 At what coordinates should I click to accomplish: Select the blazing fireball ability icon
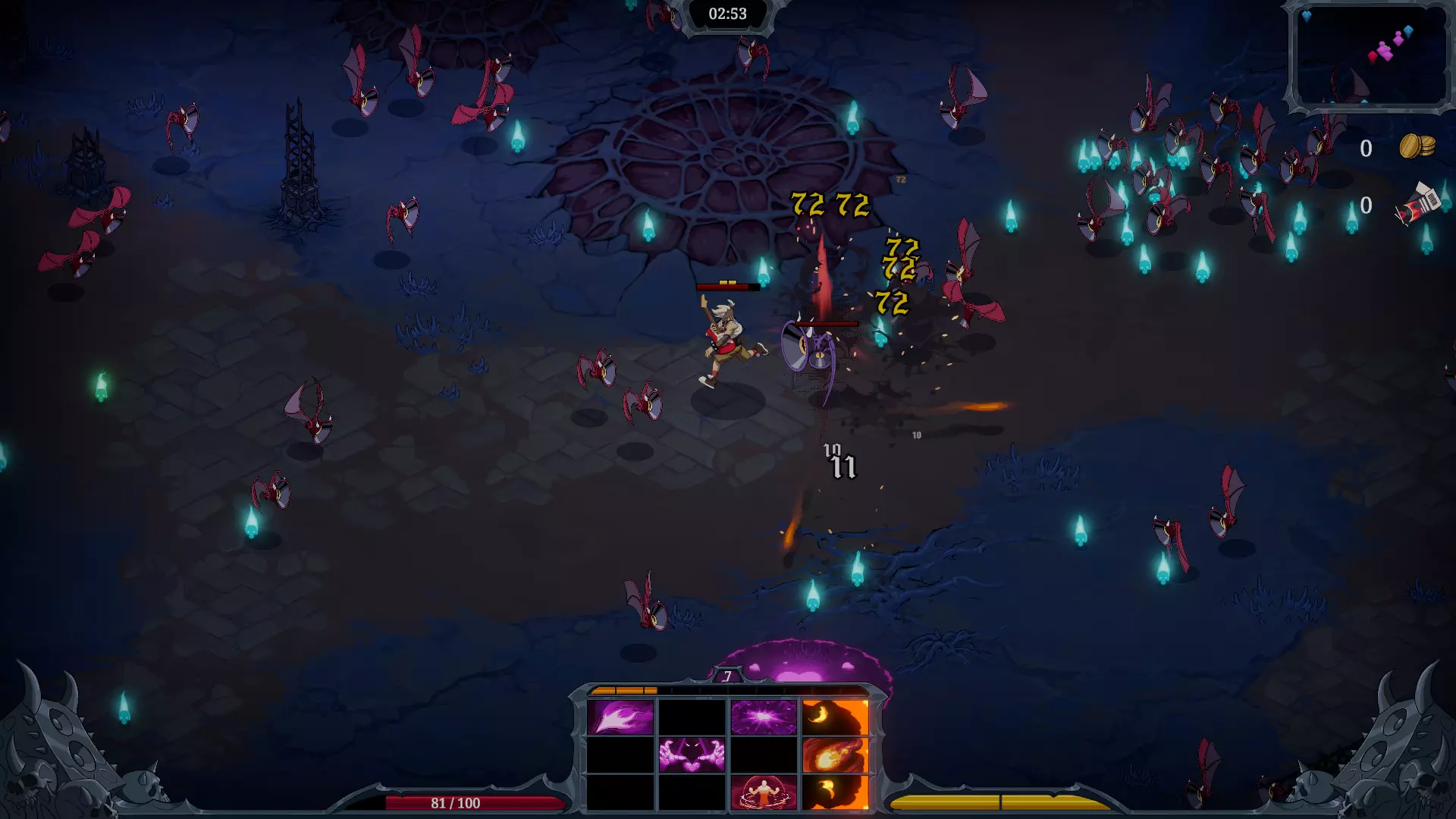pyautogui.click(x=835, y=755)
